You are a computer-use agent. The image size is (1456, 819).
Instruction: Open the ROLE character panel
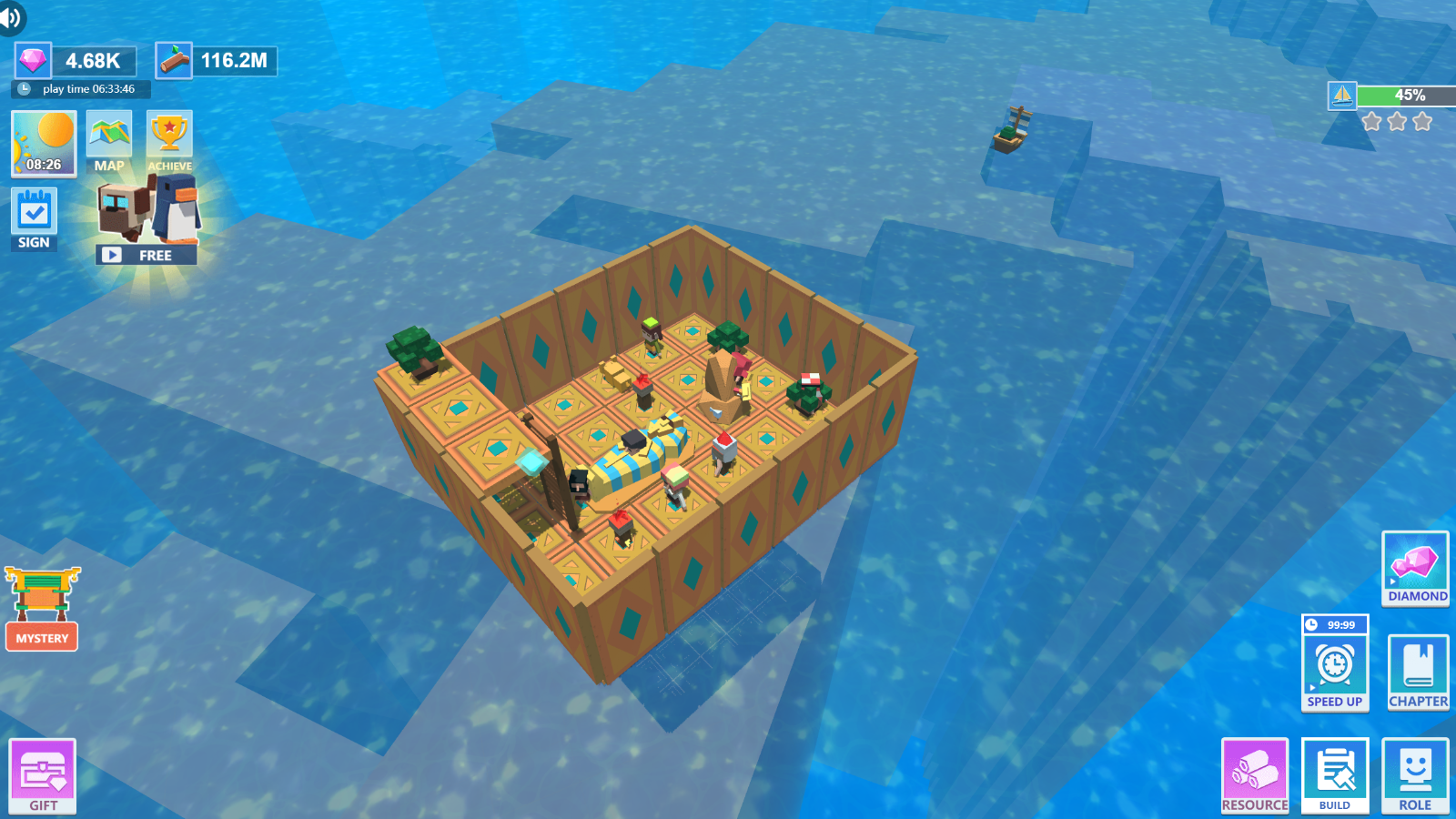[x=1415, y=775]
